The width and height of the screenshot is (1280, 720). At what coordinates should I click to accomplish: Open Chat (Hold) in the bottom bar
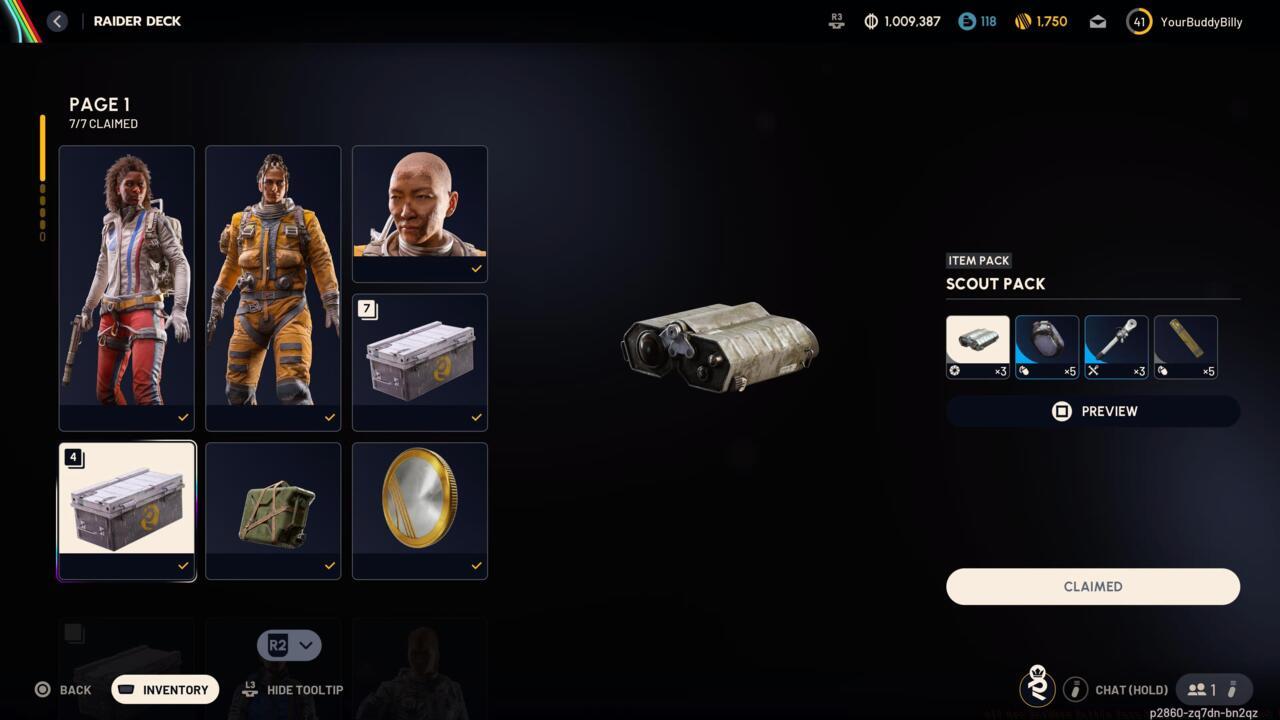(x=1131, y=689)
